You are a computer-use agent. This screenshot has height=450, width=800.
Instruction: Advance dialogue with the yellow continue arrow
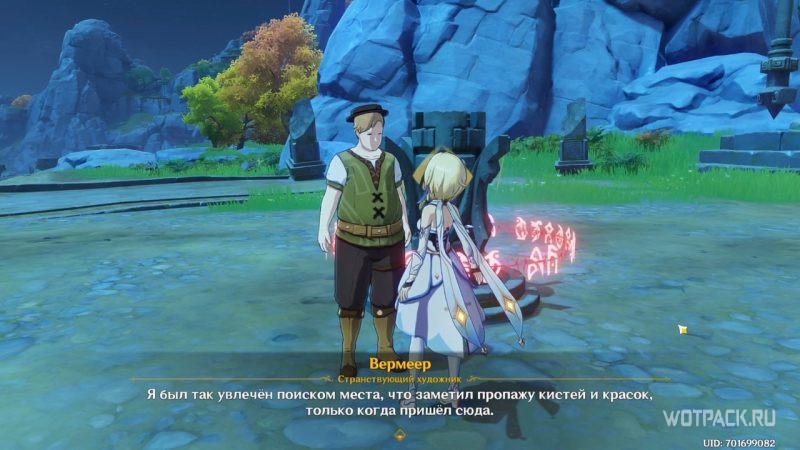point(400,434)
